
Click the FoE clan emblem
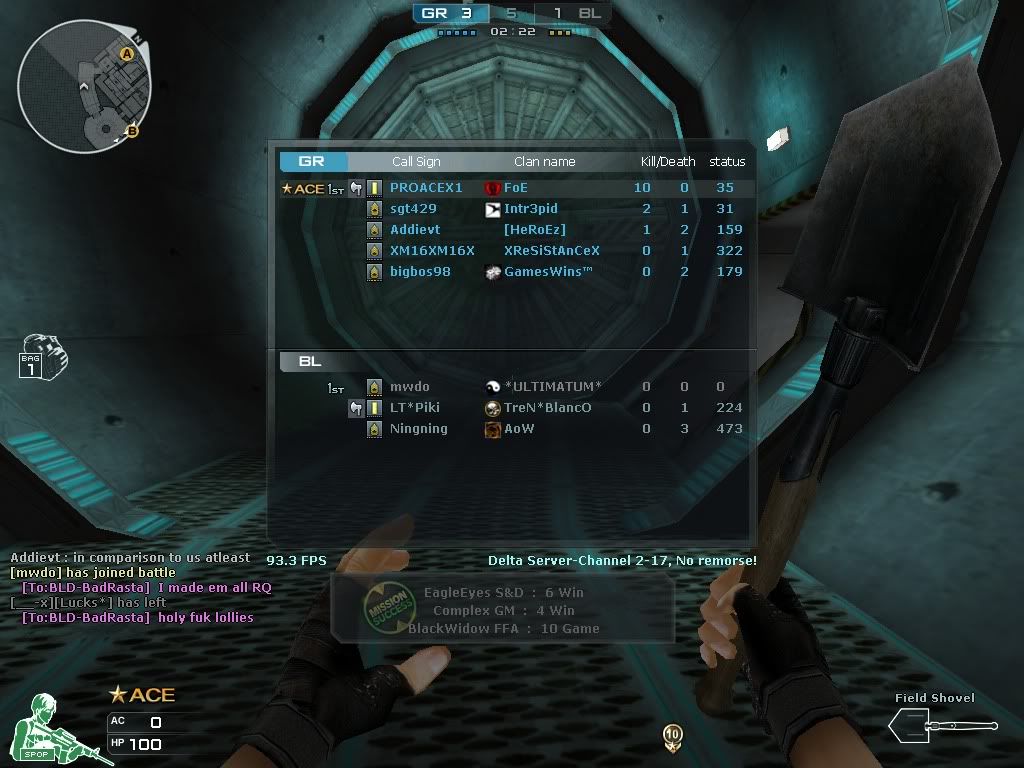492,188
